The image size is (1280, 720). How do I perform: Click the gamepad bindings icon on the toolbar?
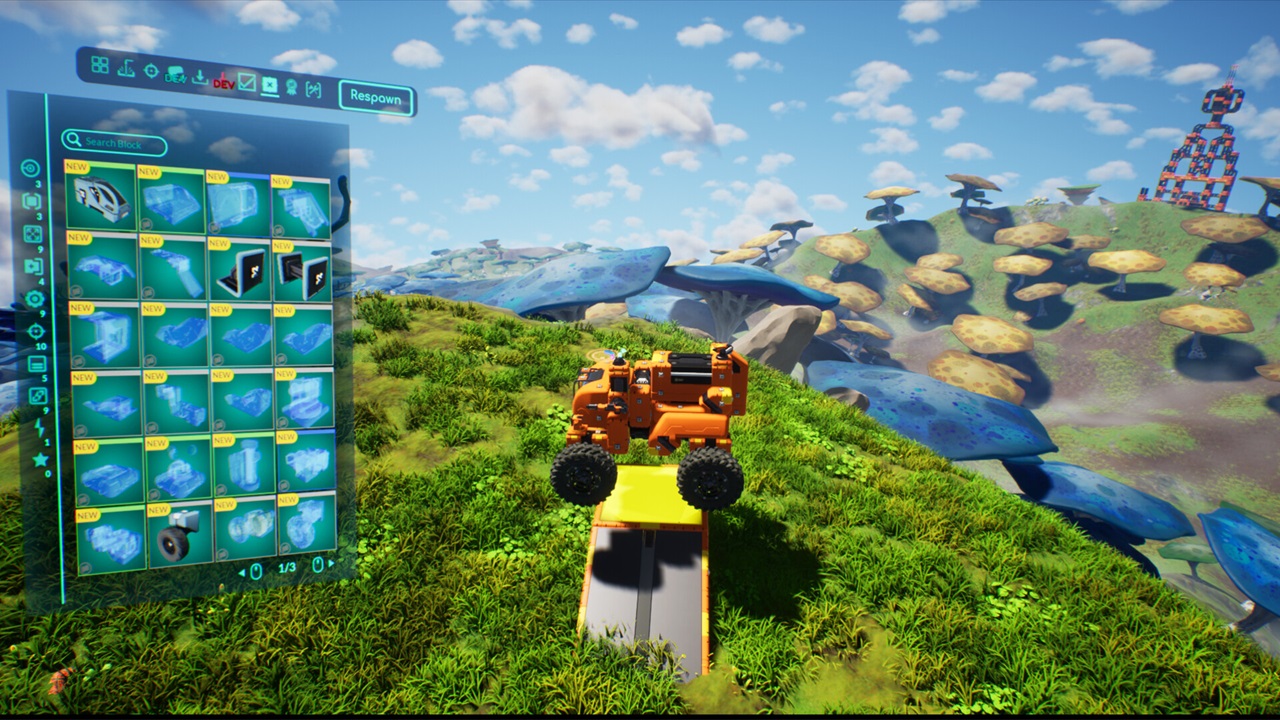[314, 90]
